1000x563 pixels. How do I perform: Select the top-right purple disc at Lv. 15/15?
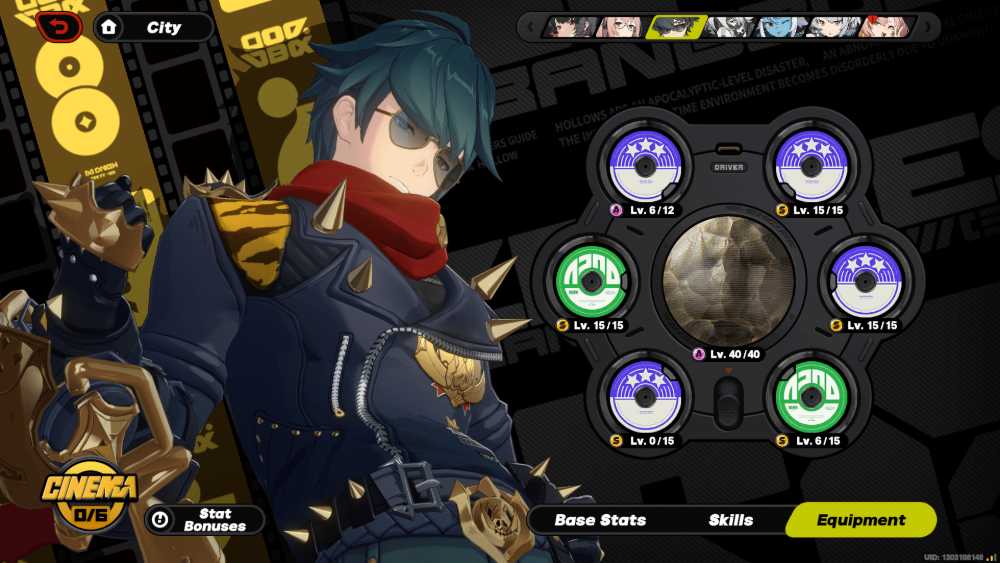click(x=812, y=167)
